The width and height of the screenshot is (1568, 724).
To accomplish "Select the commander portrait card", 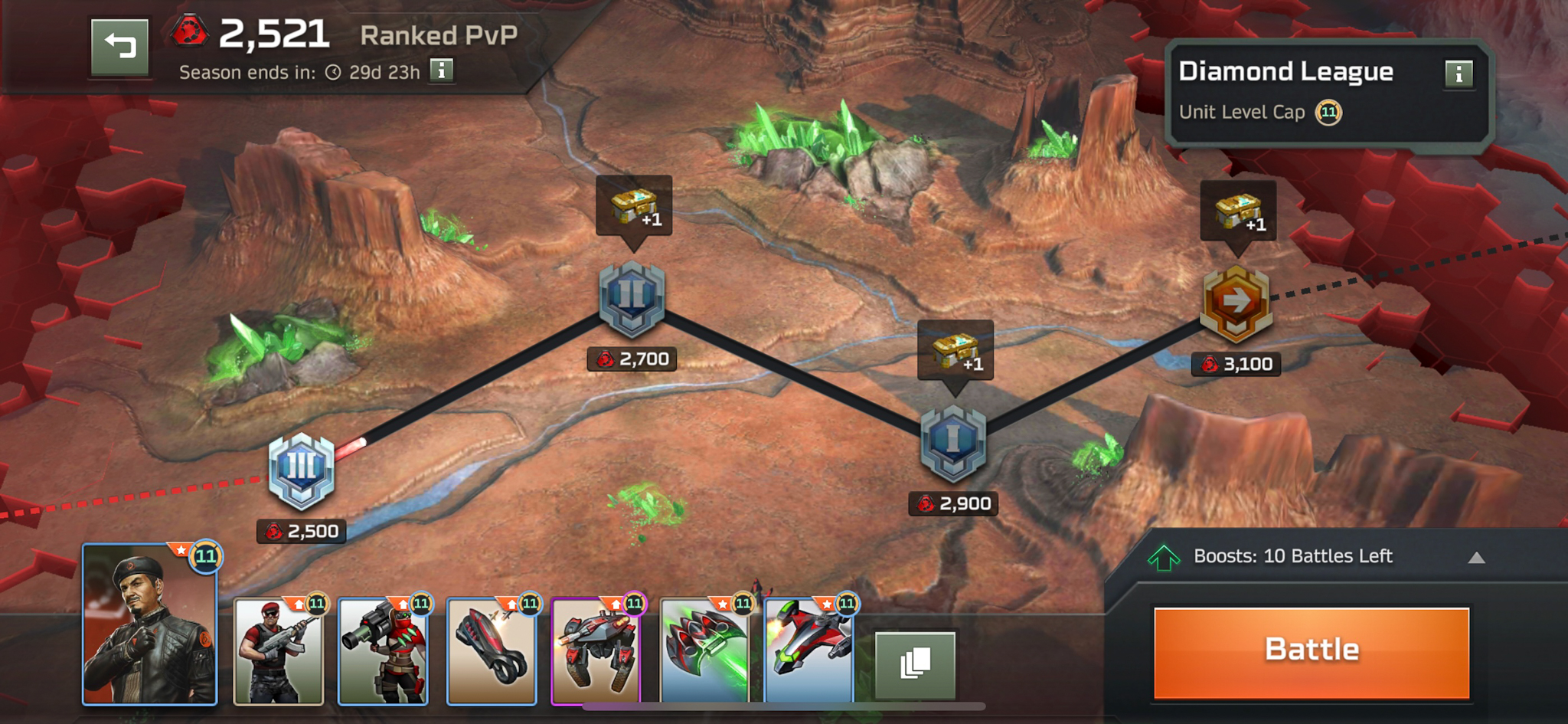I will coord(150,624).
